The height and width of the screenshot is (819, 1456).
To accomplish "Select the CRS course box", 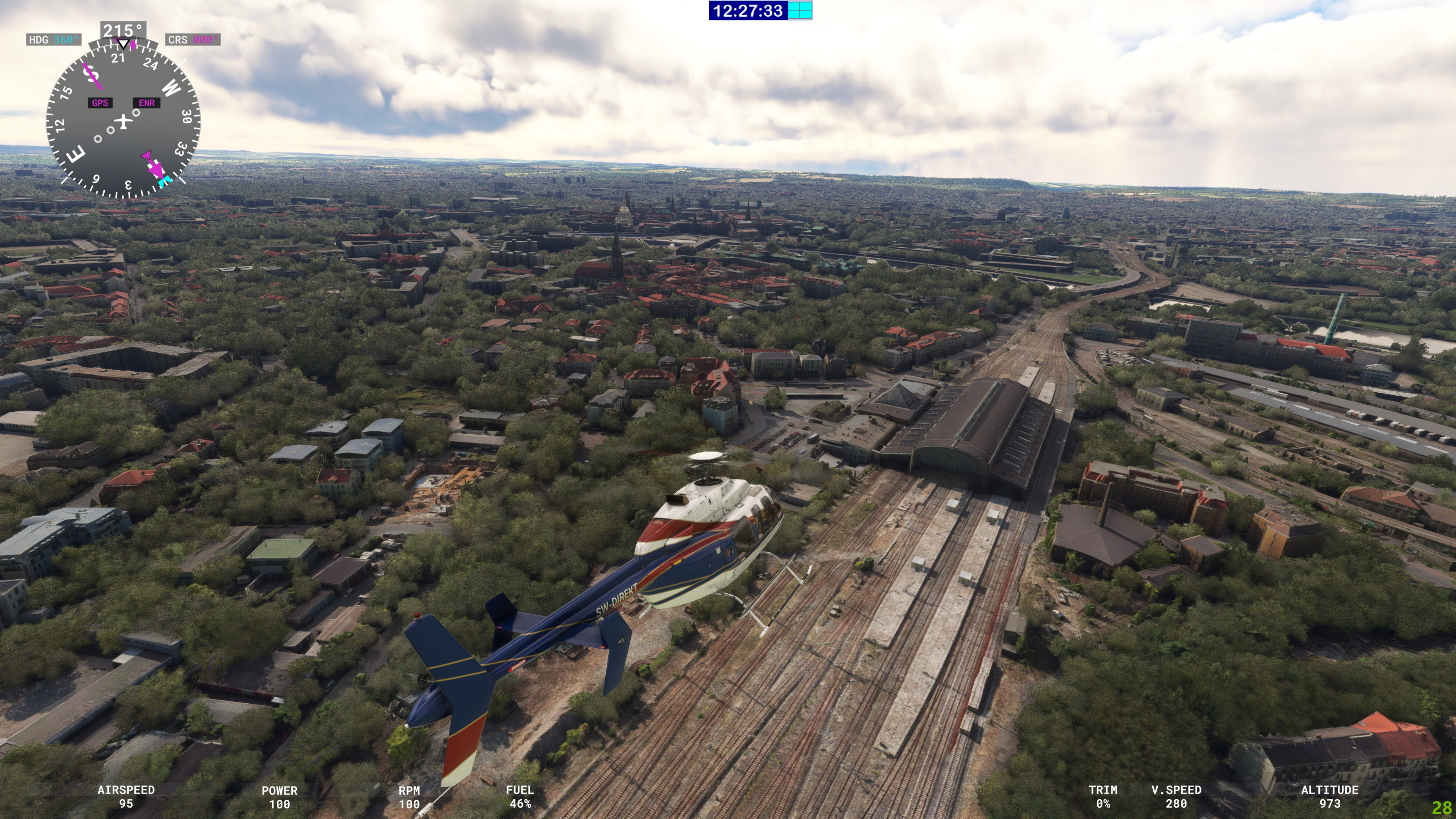I will pos(193,39).
